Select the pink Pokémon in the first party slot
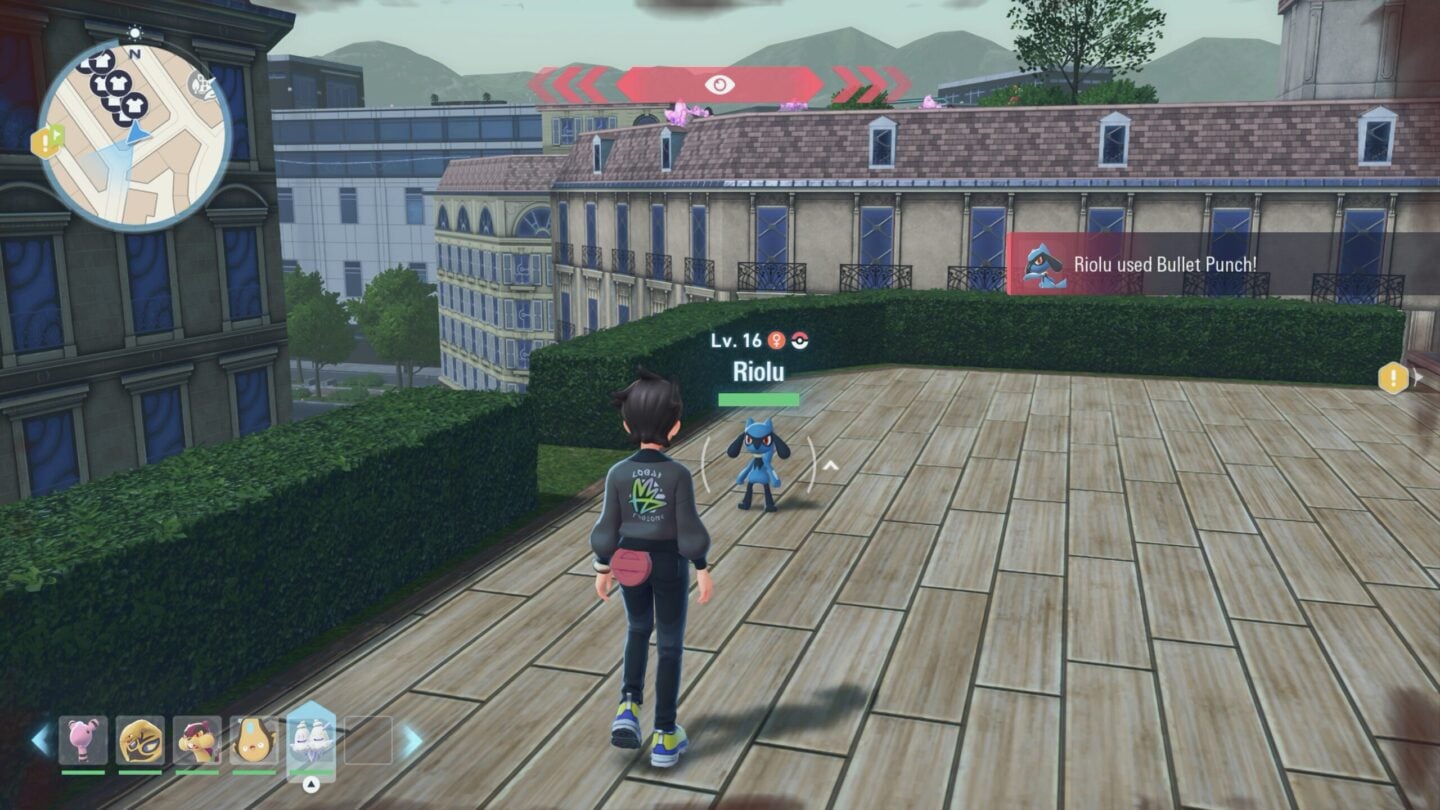Screen dimensions: 1440x810 tap(82, 741)
